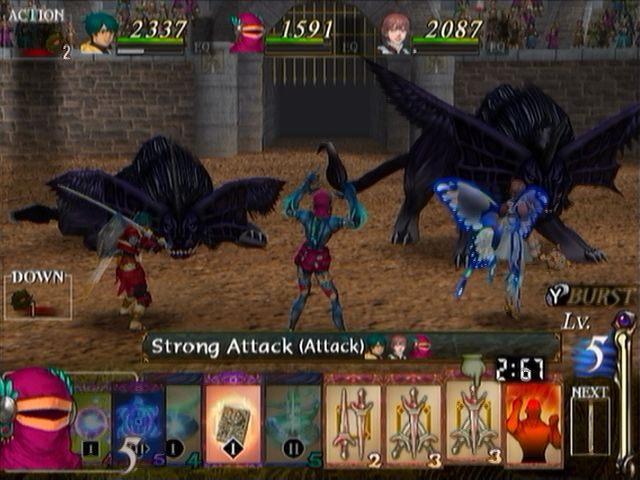This screenshot has height=480, width=640.
Task: Select the masked character portrait at top
Action: tap(247, 33)
